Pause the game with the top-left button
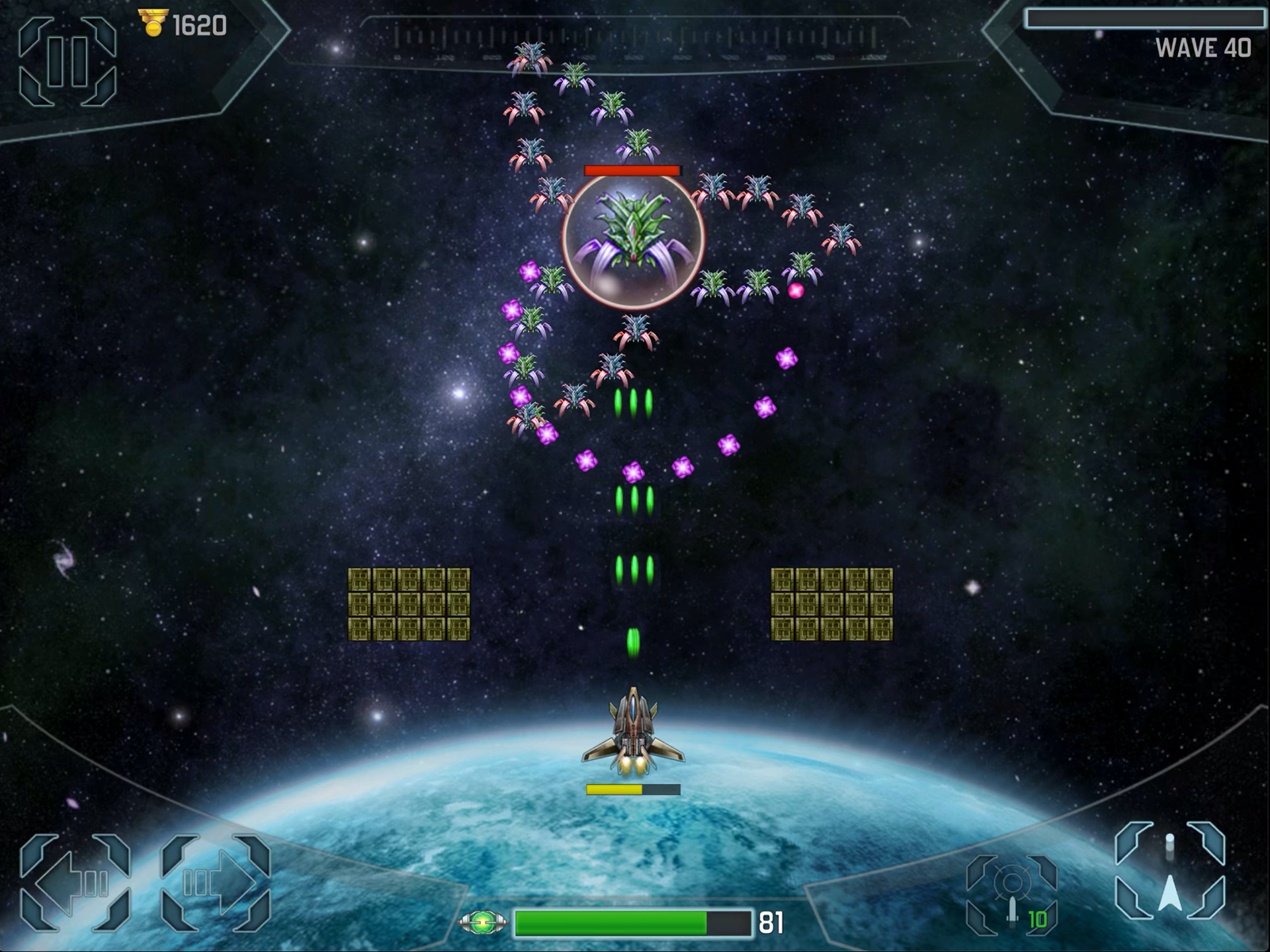1270x952 pixels. pos(67,62)
